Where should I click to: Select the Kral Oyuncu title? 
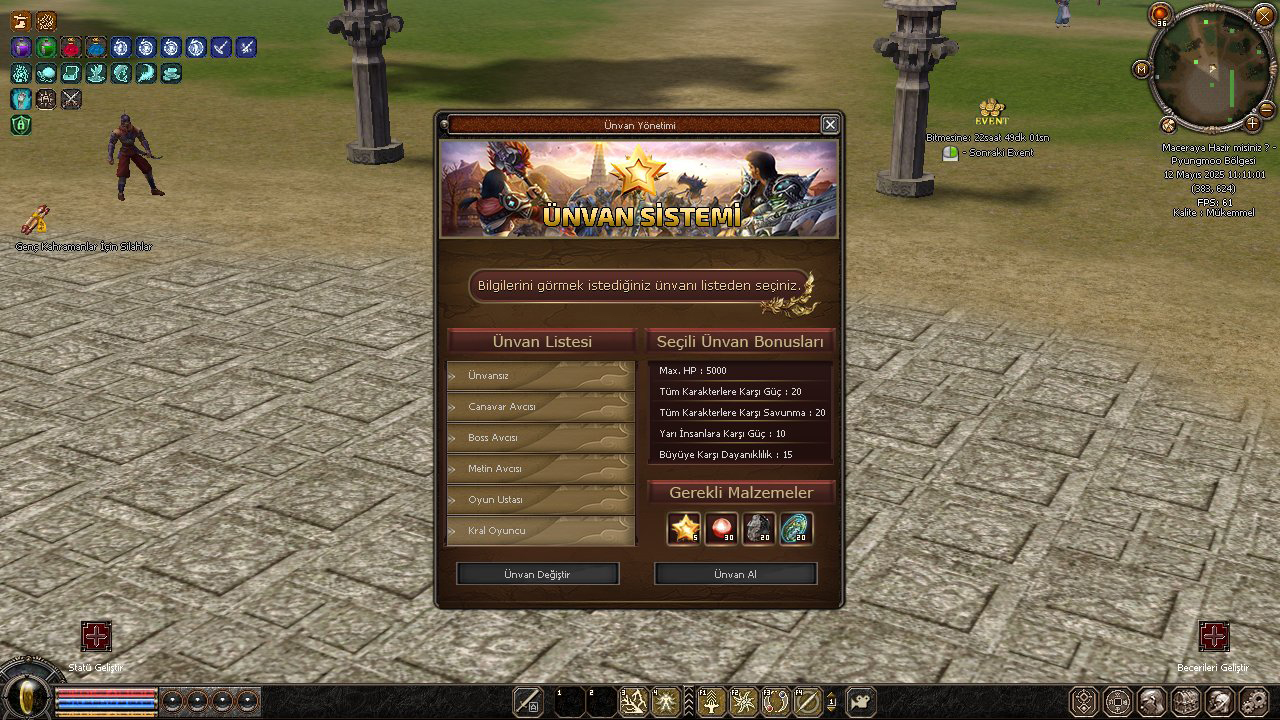(540, 531)
